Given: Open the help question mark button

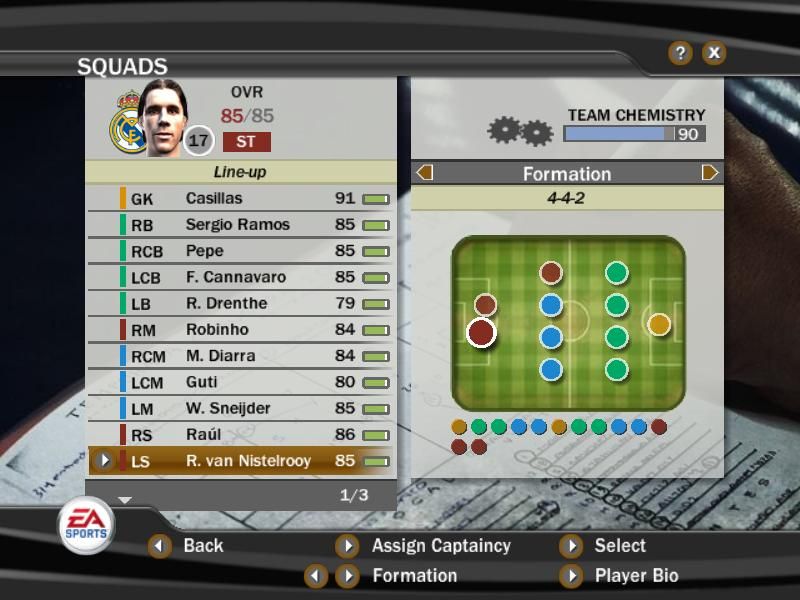Looking at the screenshot, I should [x=680, y=53].
